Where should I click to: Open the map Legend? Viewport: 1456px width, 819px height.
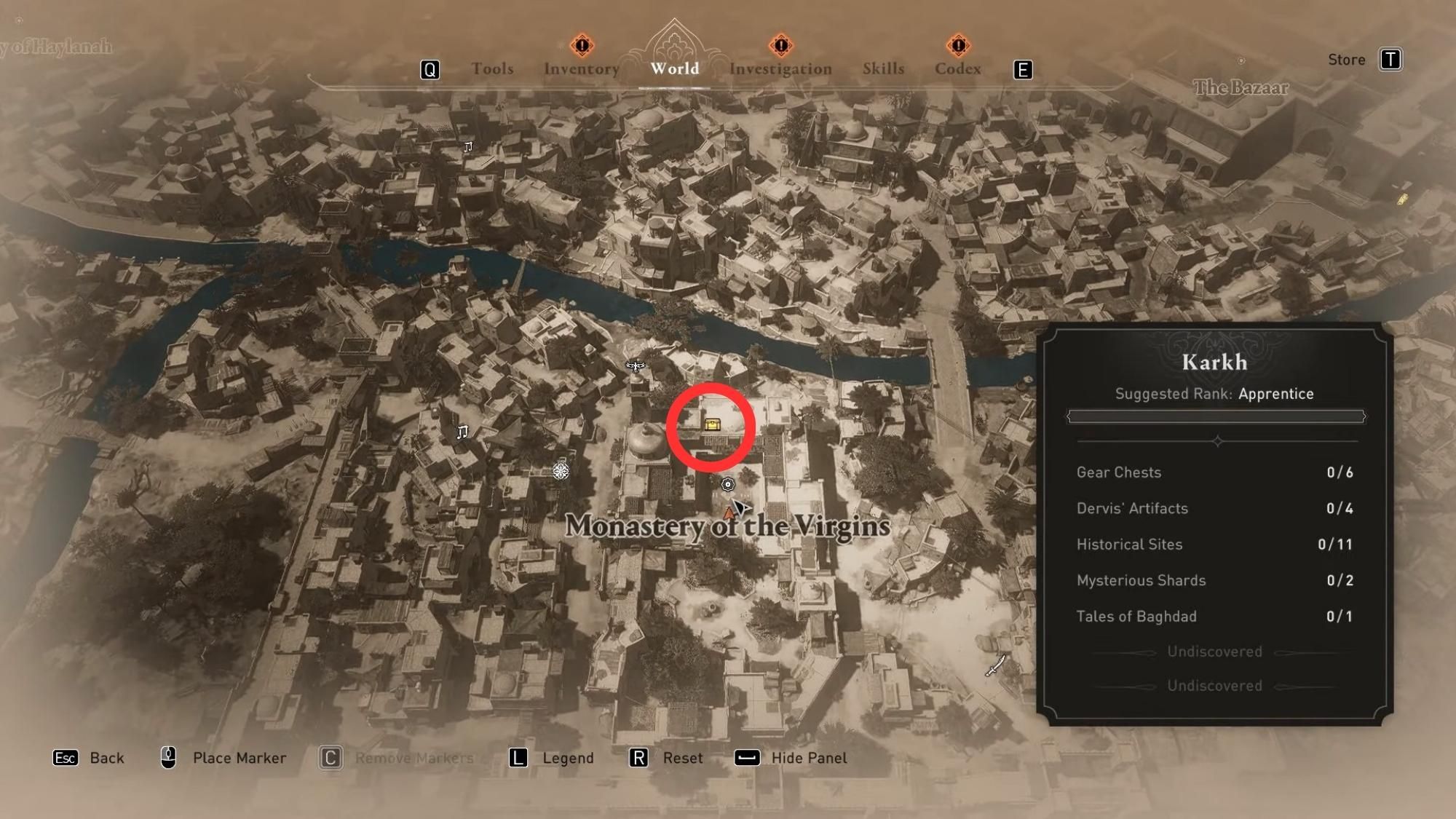pos(567,758)
